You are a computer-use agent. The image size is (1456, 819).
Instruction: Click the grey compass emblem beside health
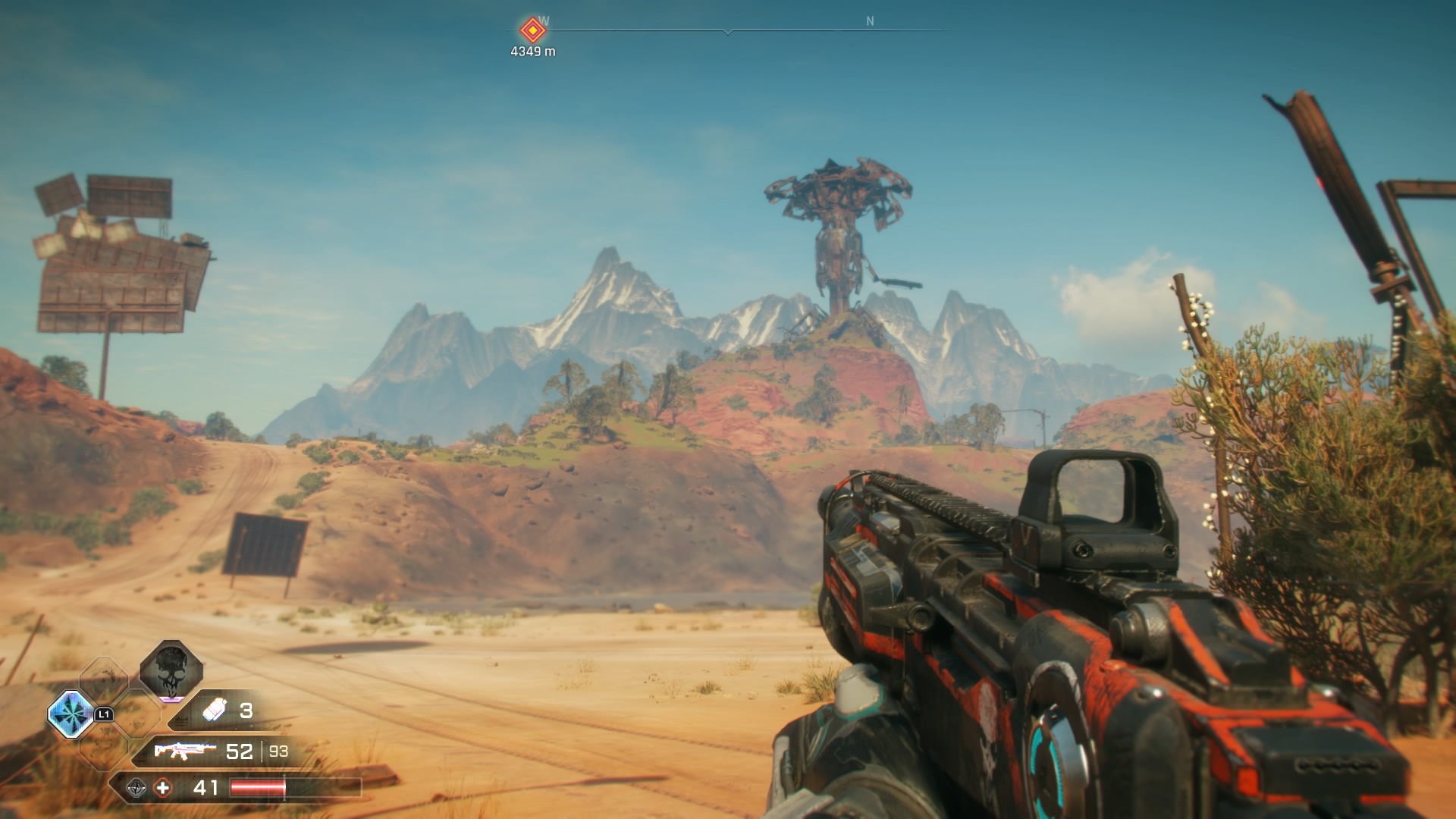click(x=136, y=788)
